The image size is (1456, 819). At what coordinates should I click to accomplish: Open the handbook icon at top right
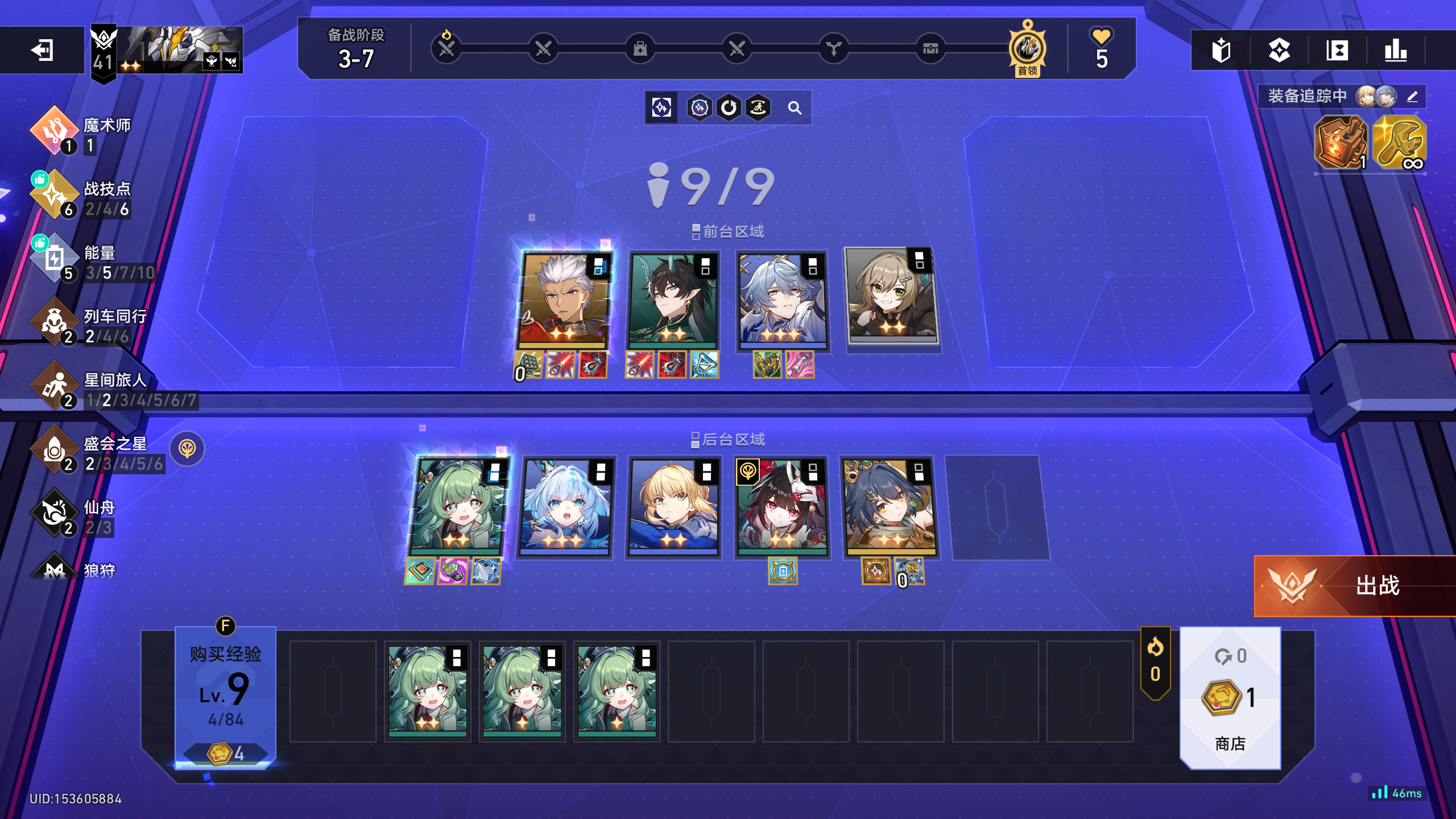pos(1221,51)
